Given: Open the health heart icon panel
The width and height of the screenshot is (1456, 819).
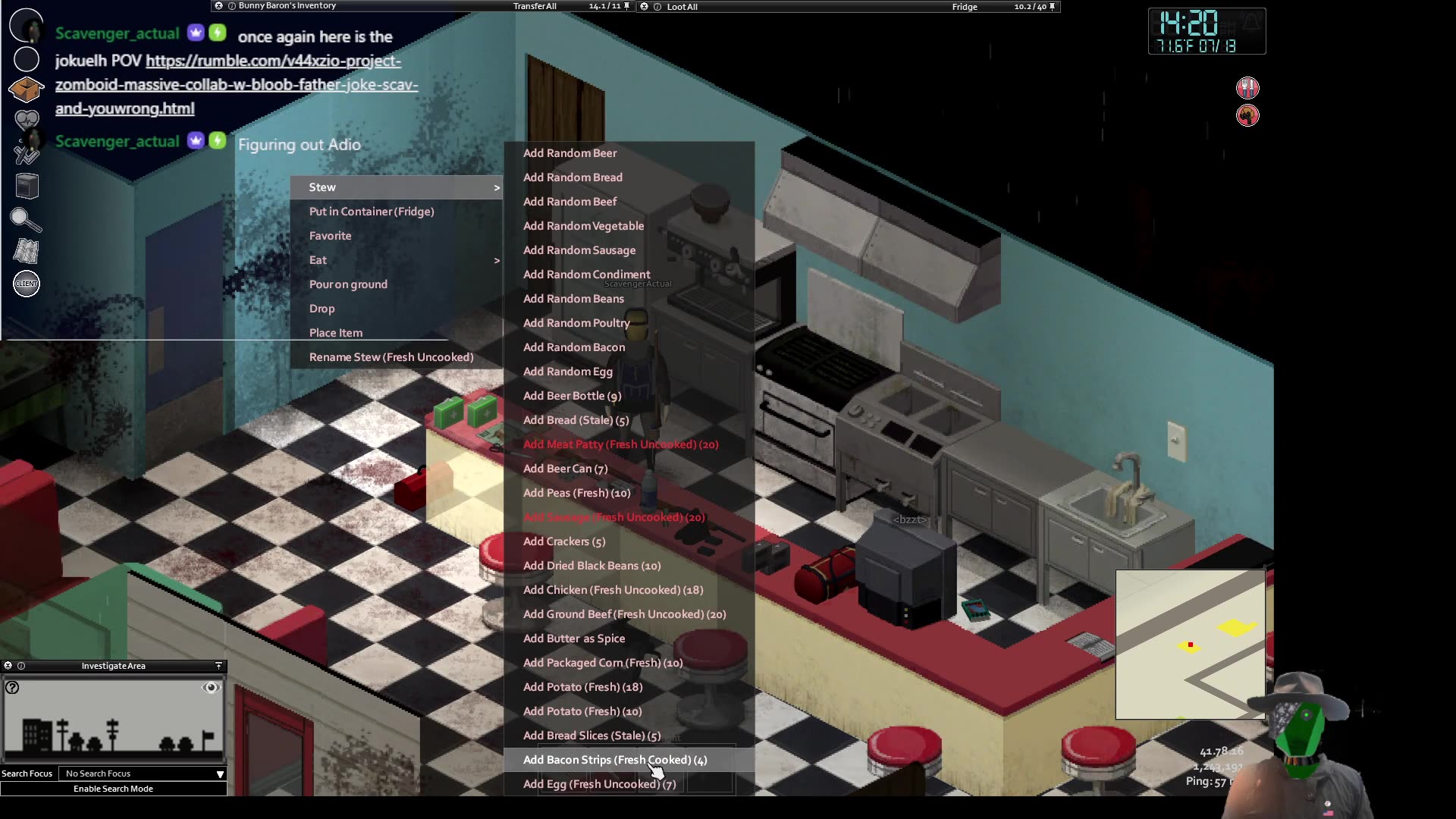Looking at the screenshot, I should pos(27,120).
